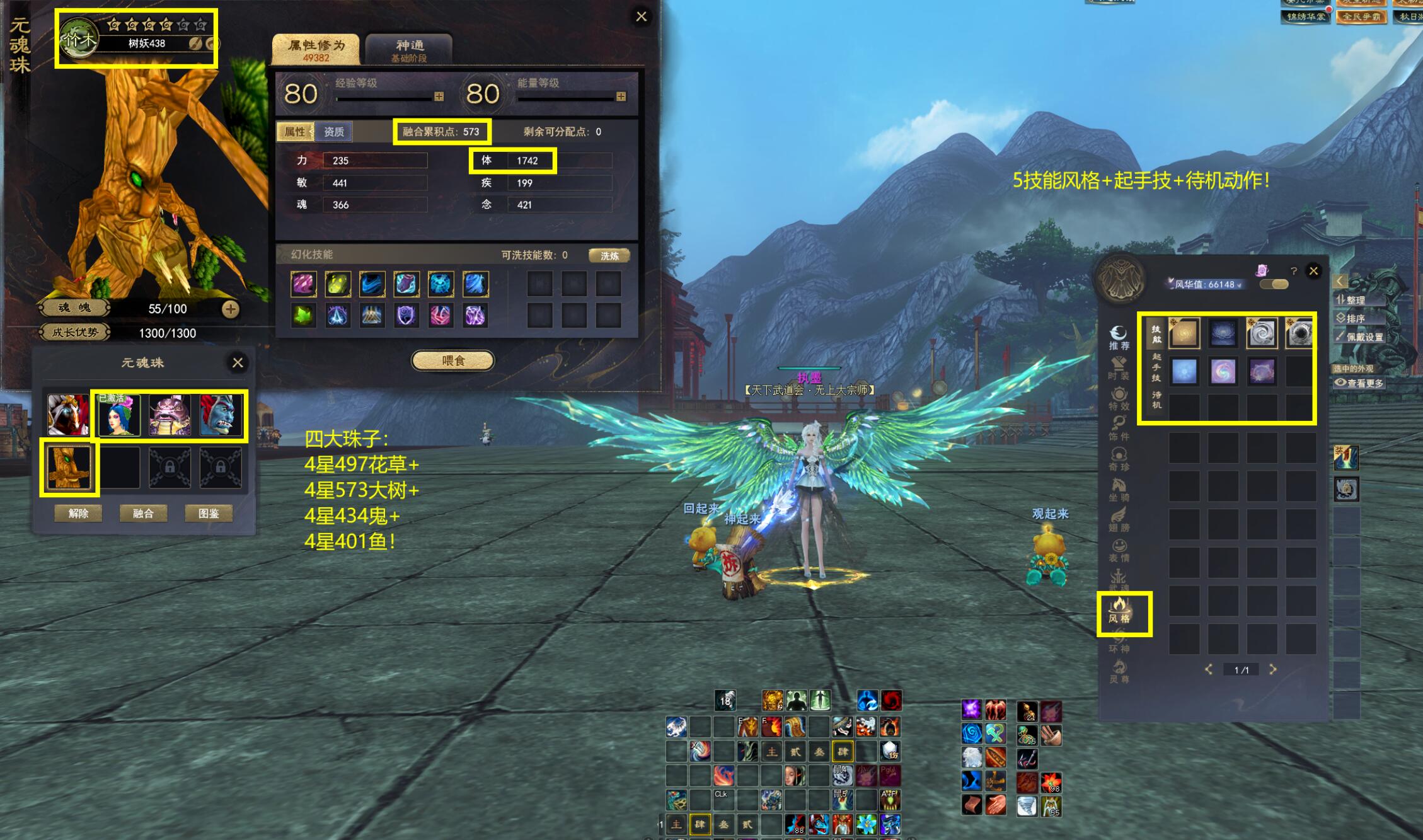Click the 整理 organize button

pyautogui.click(x=1355, y=300)
